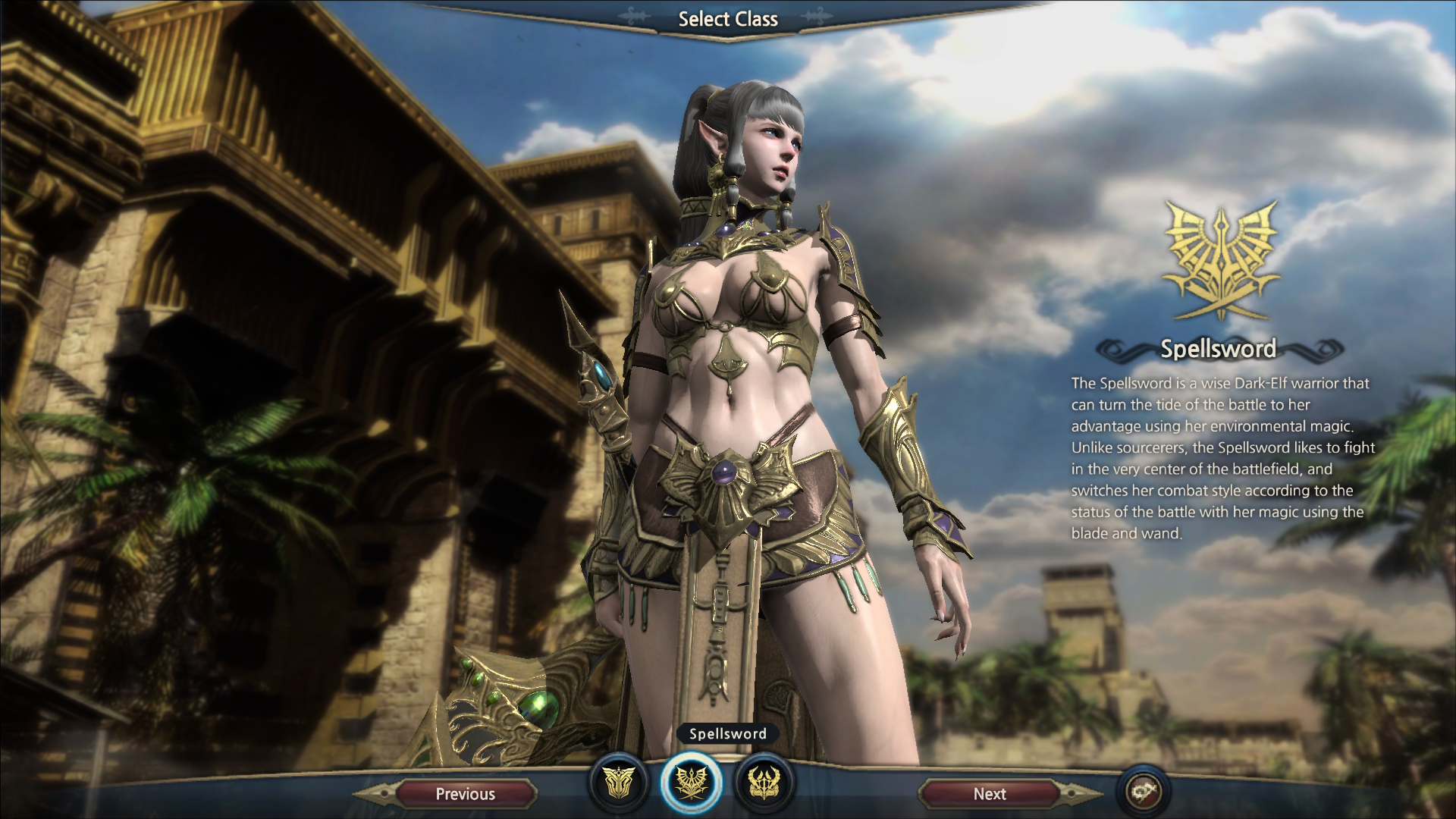Go back with the Previous button
1456x819 pixels.
(x=465, y=794)
